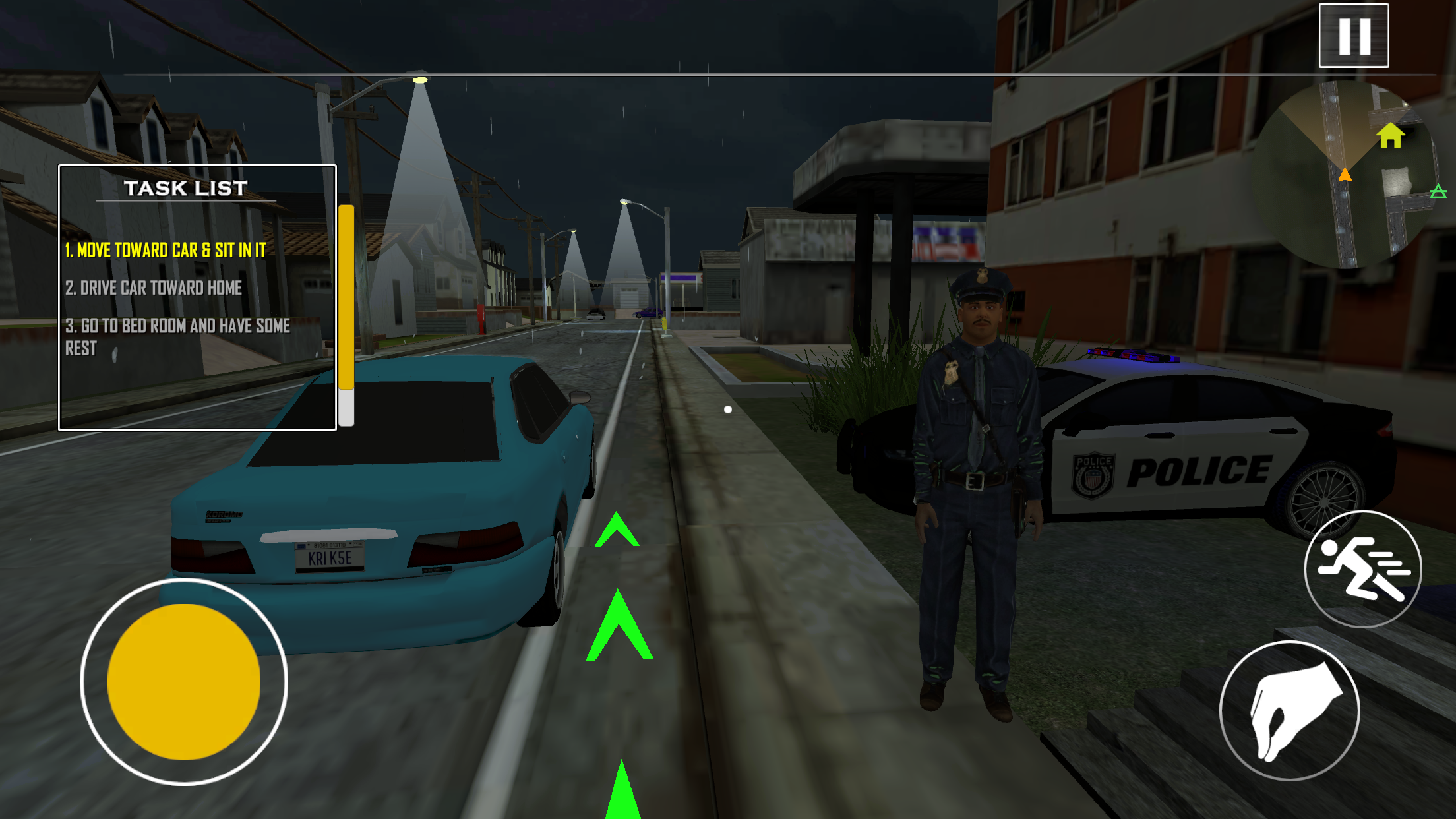Collapse task '1. MOVE TOWARD CAR & SIT IN IT'
Image resolution: width=1456 pixels, height=819 pixels.
coord(166,251)
